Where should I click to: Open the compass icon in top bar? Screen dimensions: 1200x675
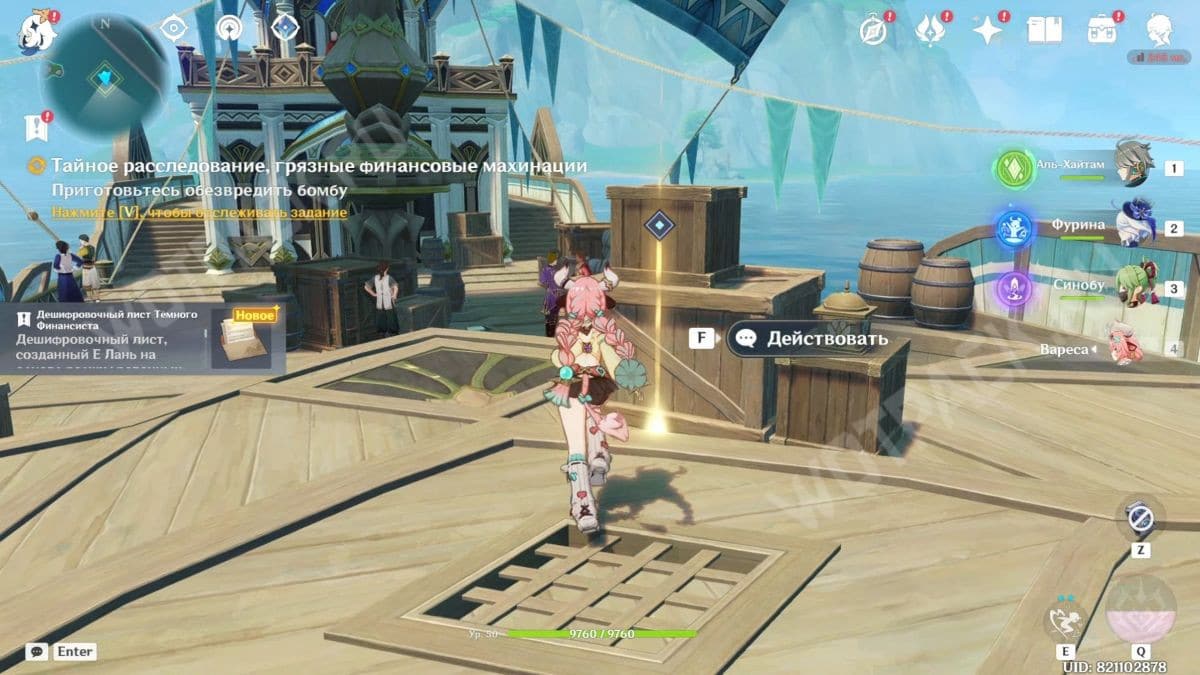[873, 31]
